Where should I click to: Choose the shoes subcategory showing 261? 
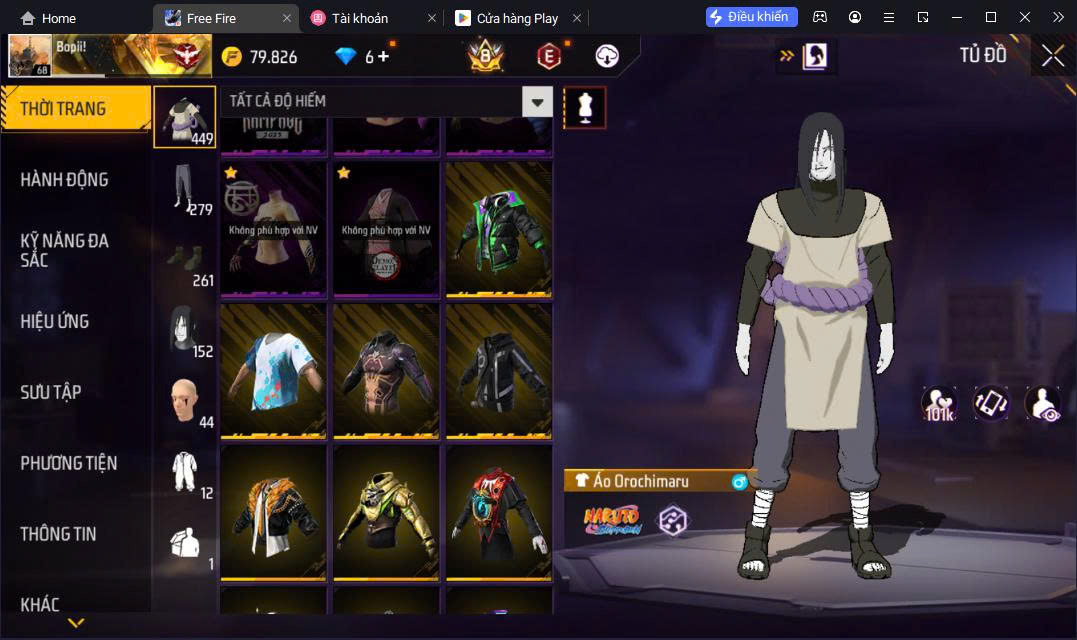point(185,262)
